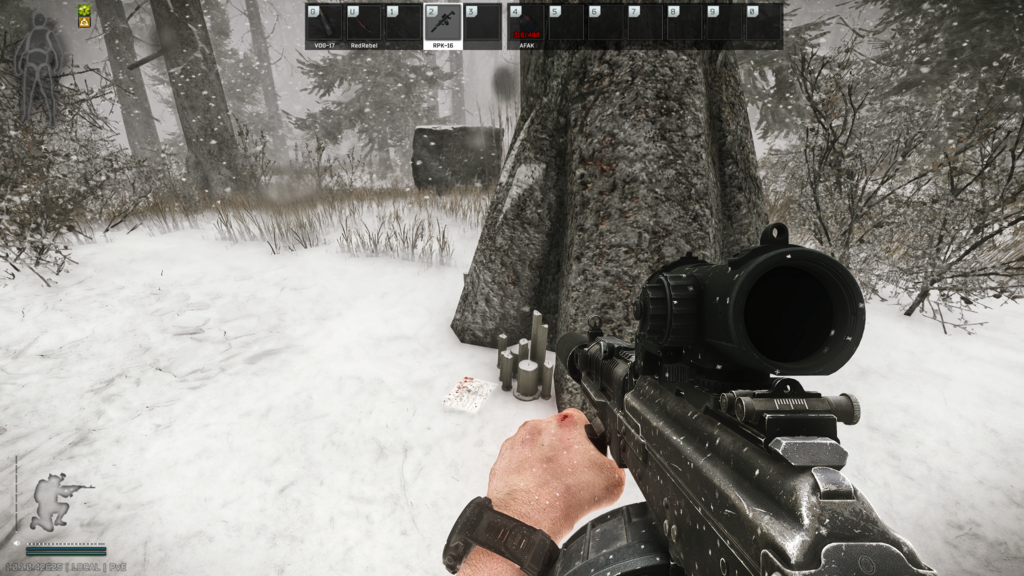Click the orange status effect icon

(85, 22)
